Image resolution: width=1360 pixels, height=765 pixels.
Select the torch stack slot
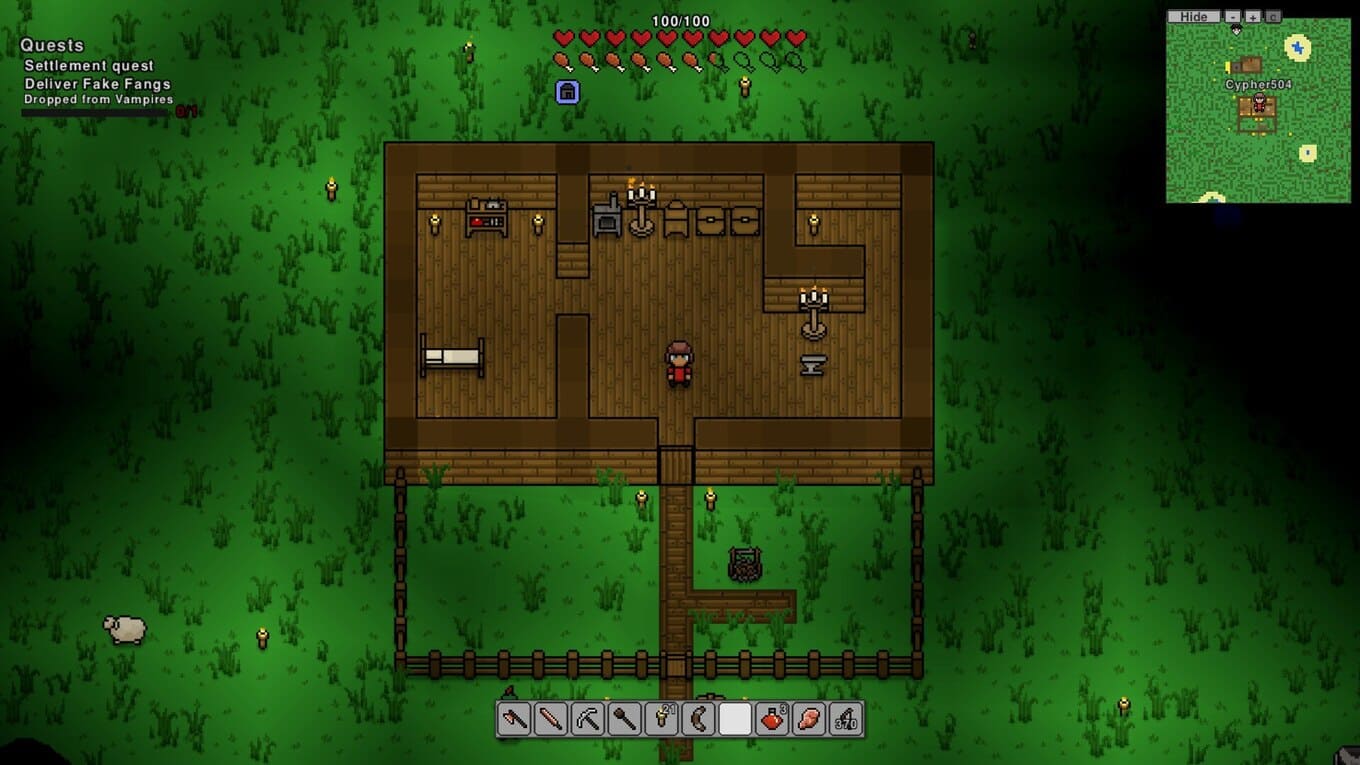[661, 719]
